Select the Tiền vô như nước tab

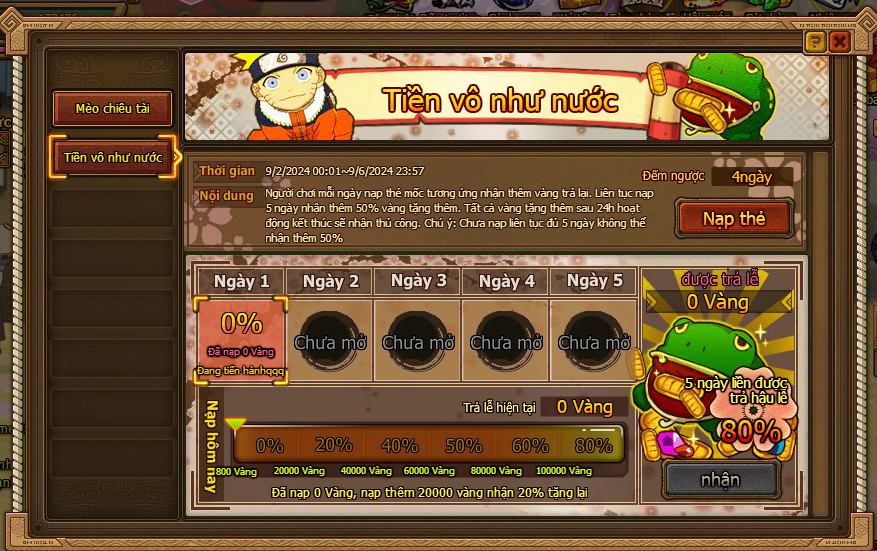(x=113, y=157)
